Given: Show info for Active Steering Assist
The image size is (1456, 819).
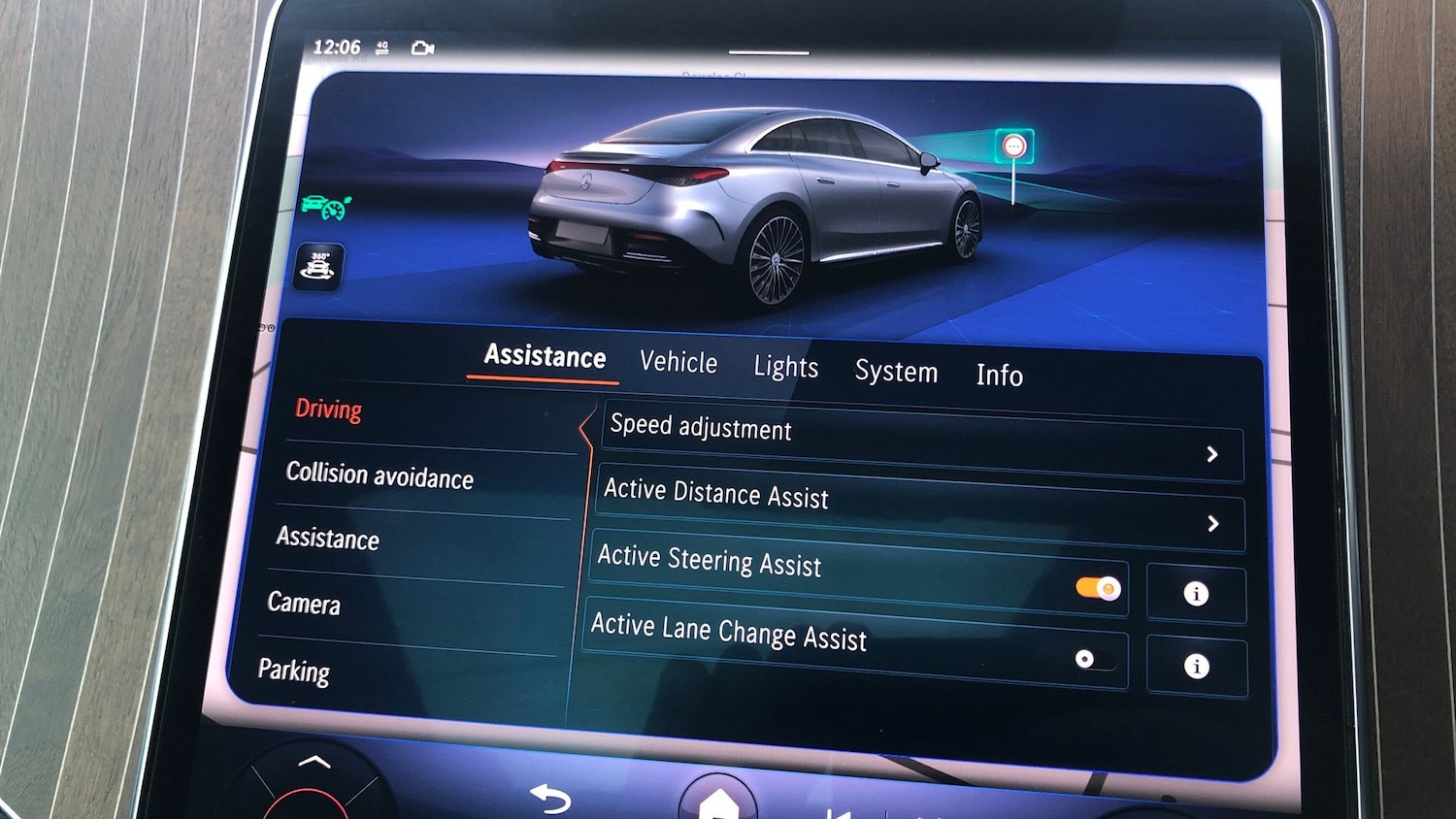Looking at the screenshot, I should pos(1196,594).
